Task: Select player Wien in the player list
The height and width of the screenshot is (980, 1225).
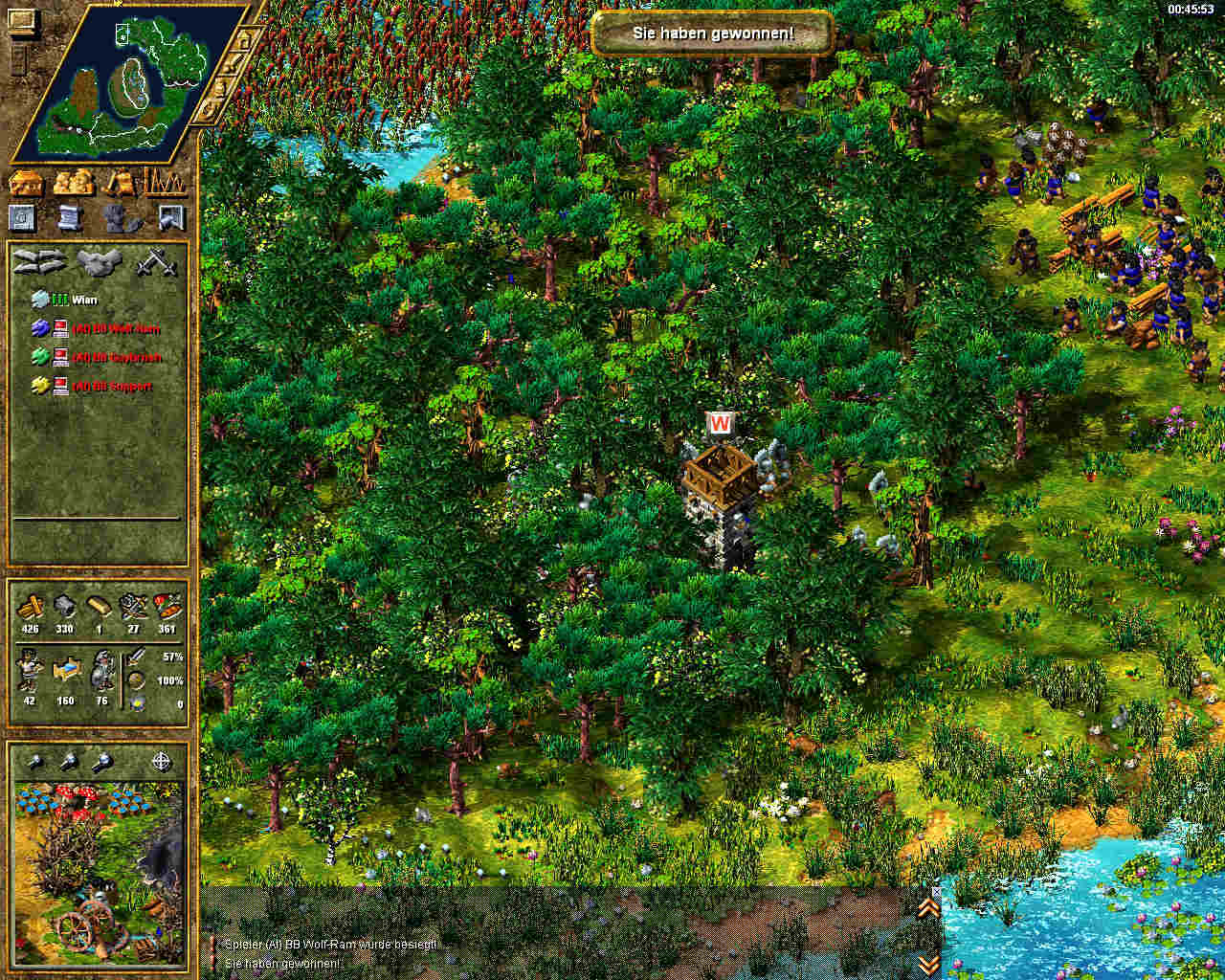Action: (84, 300)
